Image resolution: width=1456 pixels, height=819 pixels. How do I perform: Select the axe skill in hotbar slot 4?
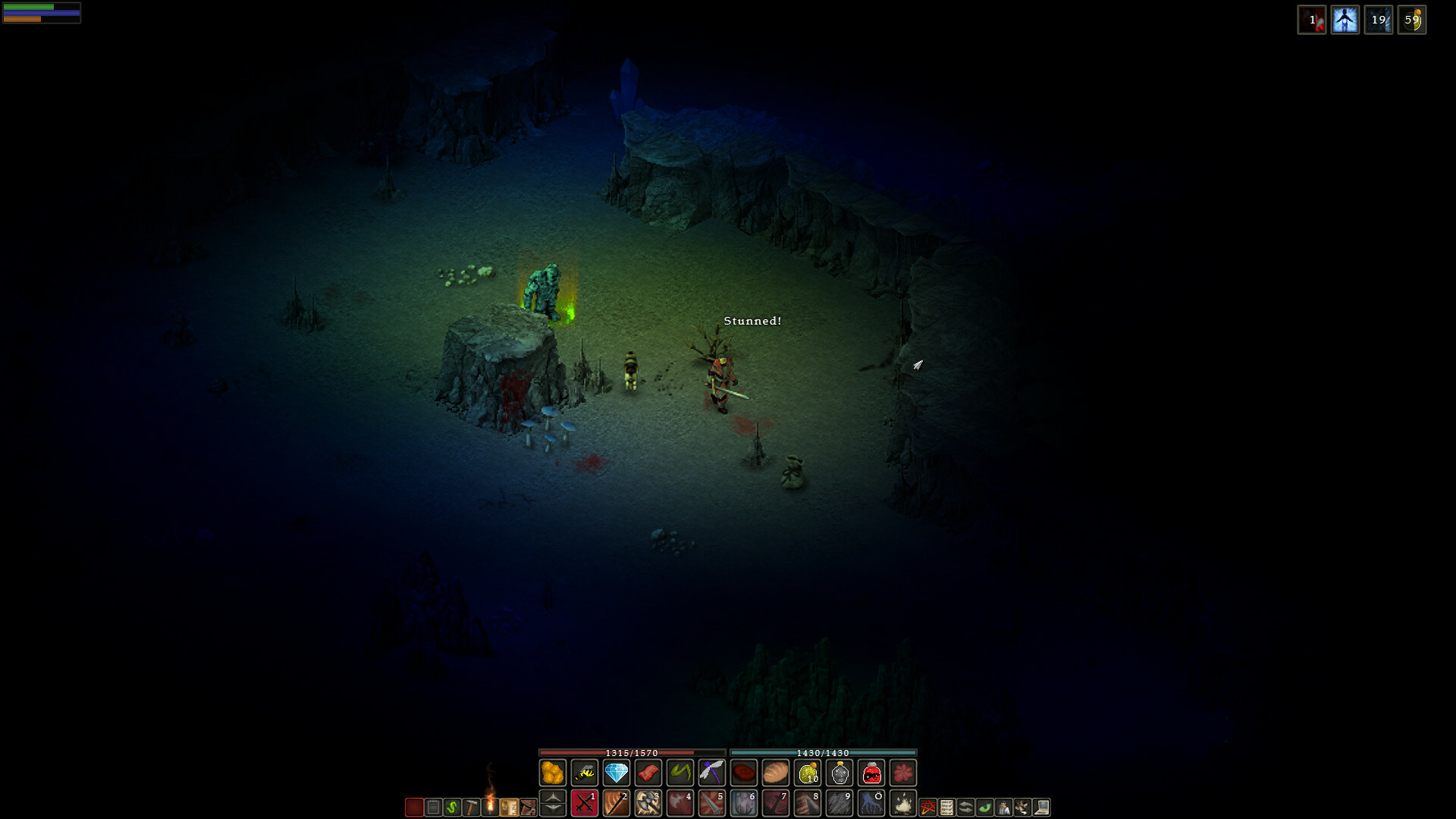680,805
